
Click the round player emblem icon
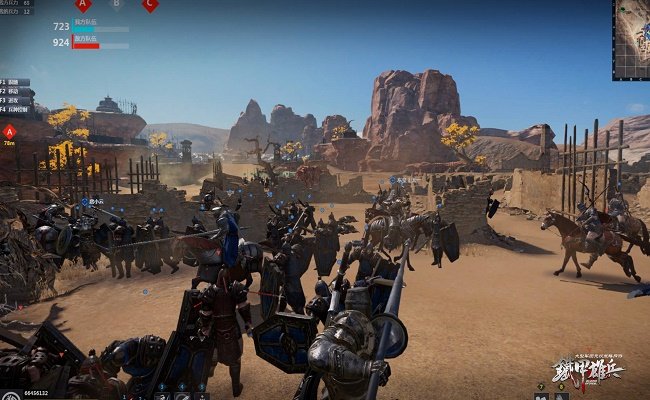coord(8,393)
